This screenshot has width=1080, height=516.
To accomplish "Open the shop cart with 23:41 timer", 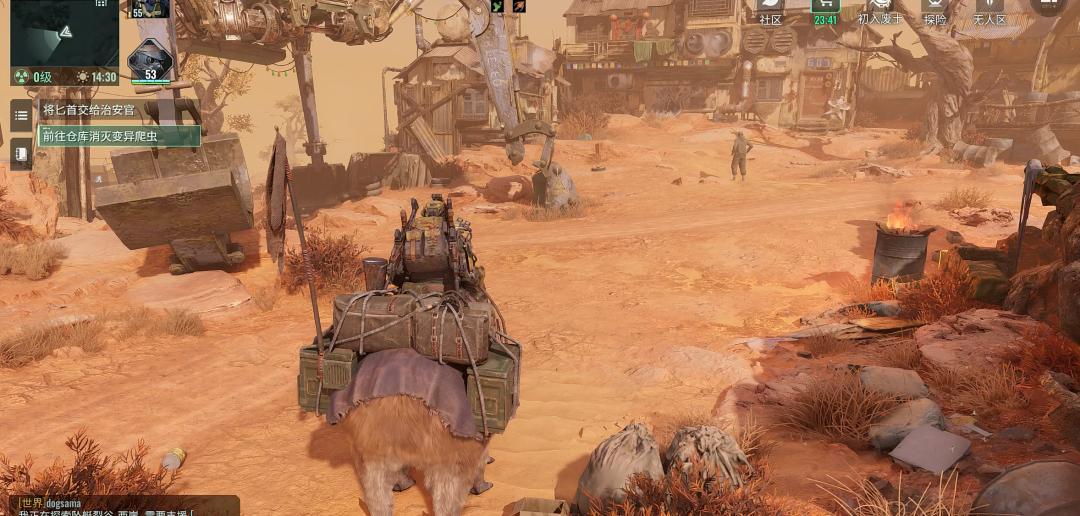I will tap(826, 10).
